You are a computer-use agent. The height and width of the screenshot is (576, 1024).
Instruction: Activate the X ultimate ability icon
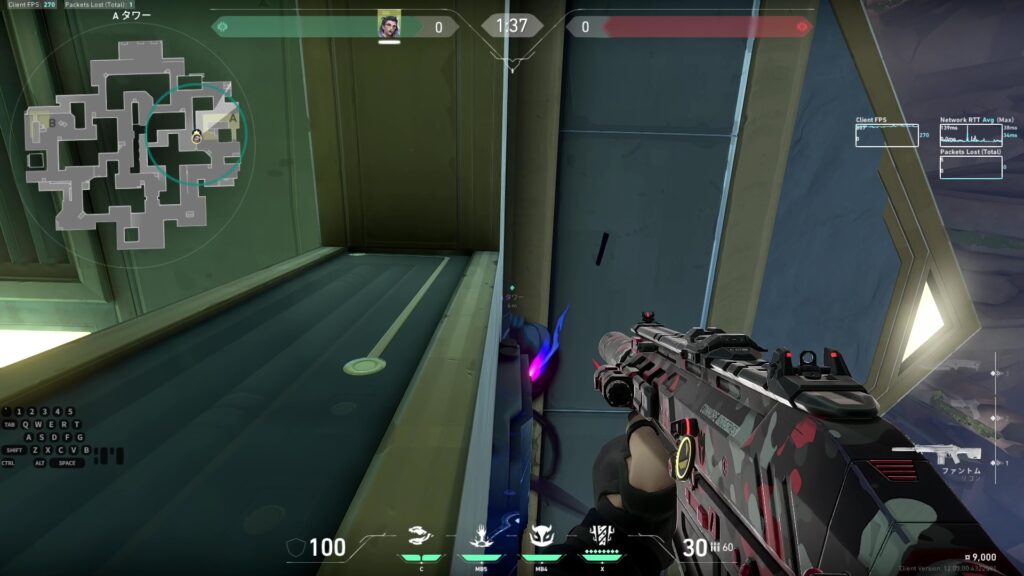(602, 537)
